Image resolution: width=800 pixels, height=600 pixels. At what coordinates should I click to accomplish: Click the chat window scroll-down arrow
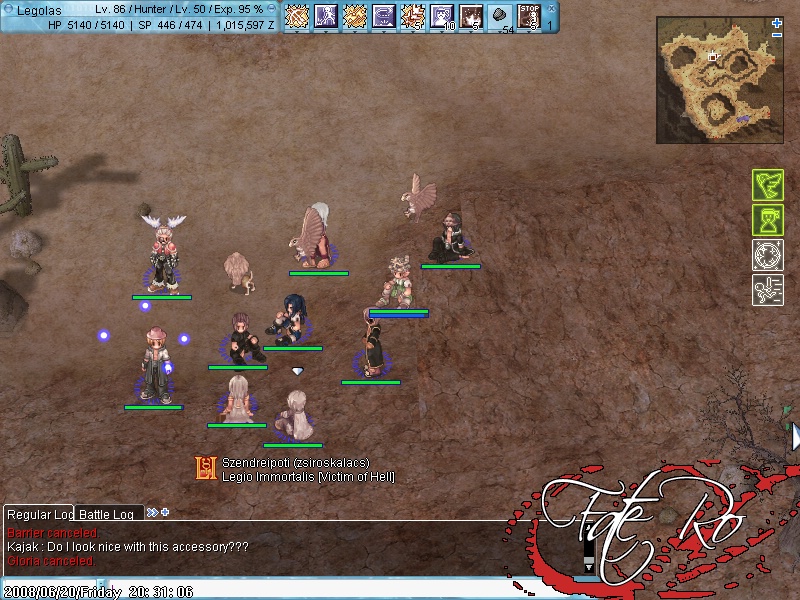(588, 567)
